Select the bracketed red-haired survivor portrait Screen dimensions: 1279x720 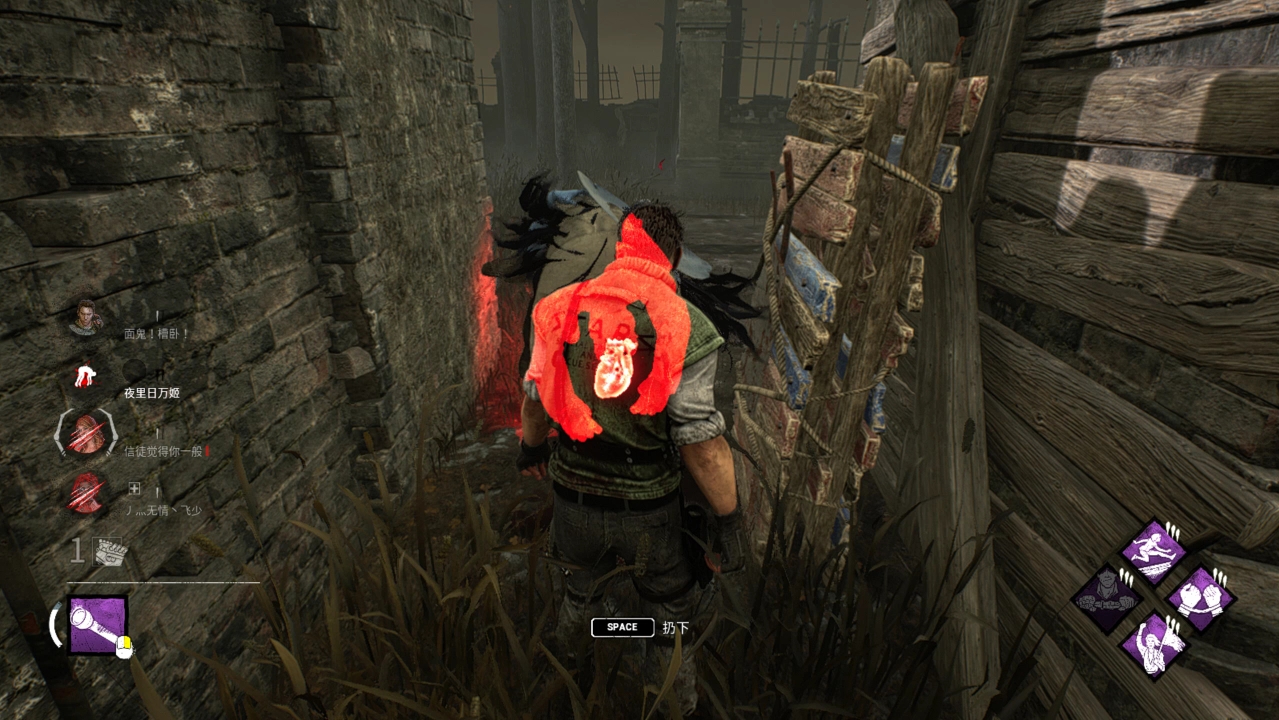click(x=87, y=436)
